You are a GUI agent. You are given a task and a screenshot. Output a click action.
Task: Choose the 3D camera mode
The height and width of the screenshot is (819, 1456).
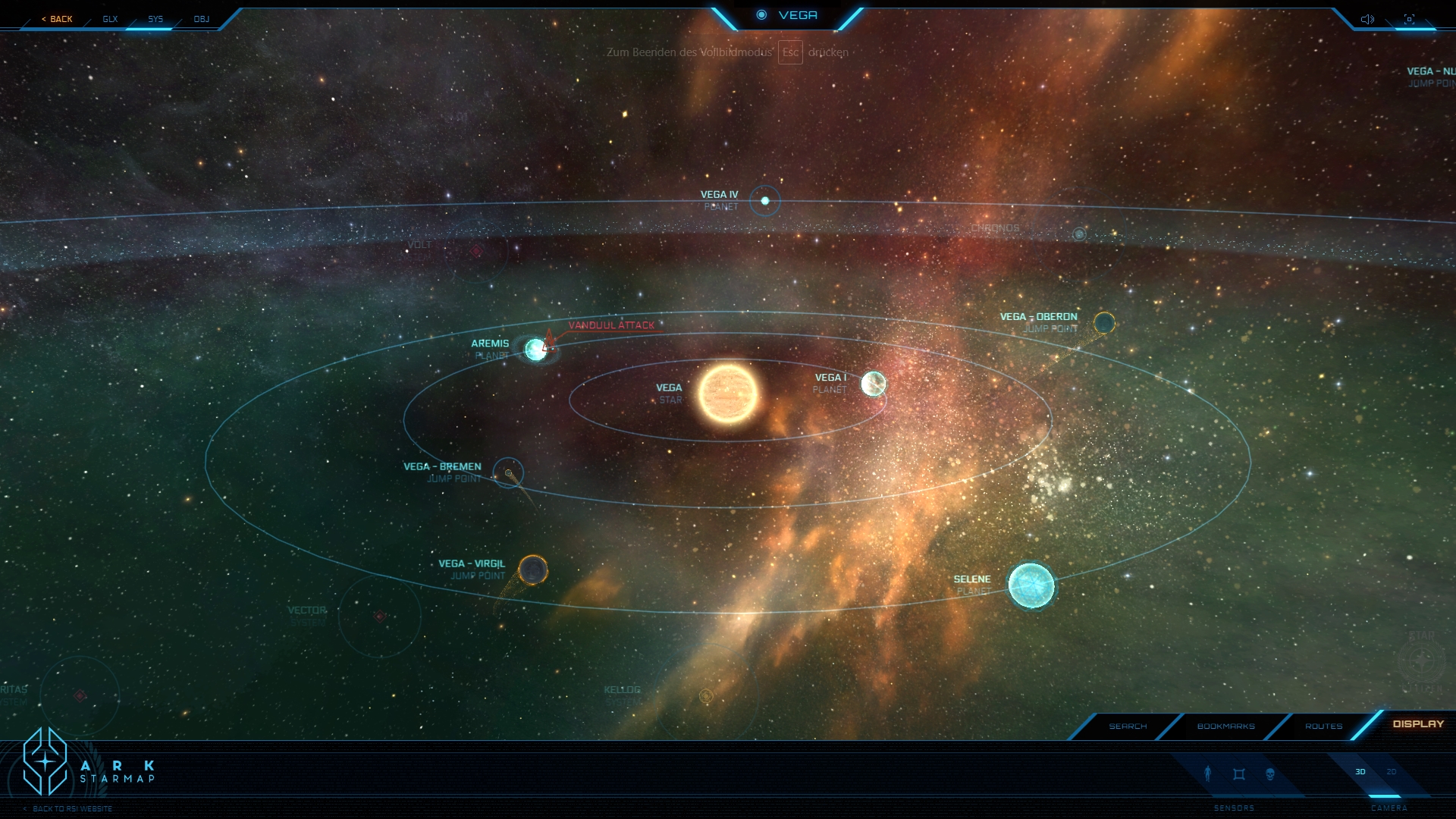(1360, 772)
